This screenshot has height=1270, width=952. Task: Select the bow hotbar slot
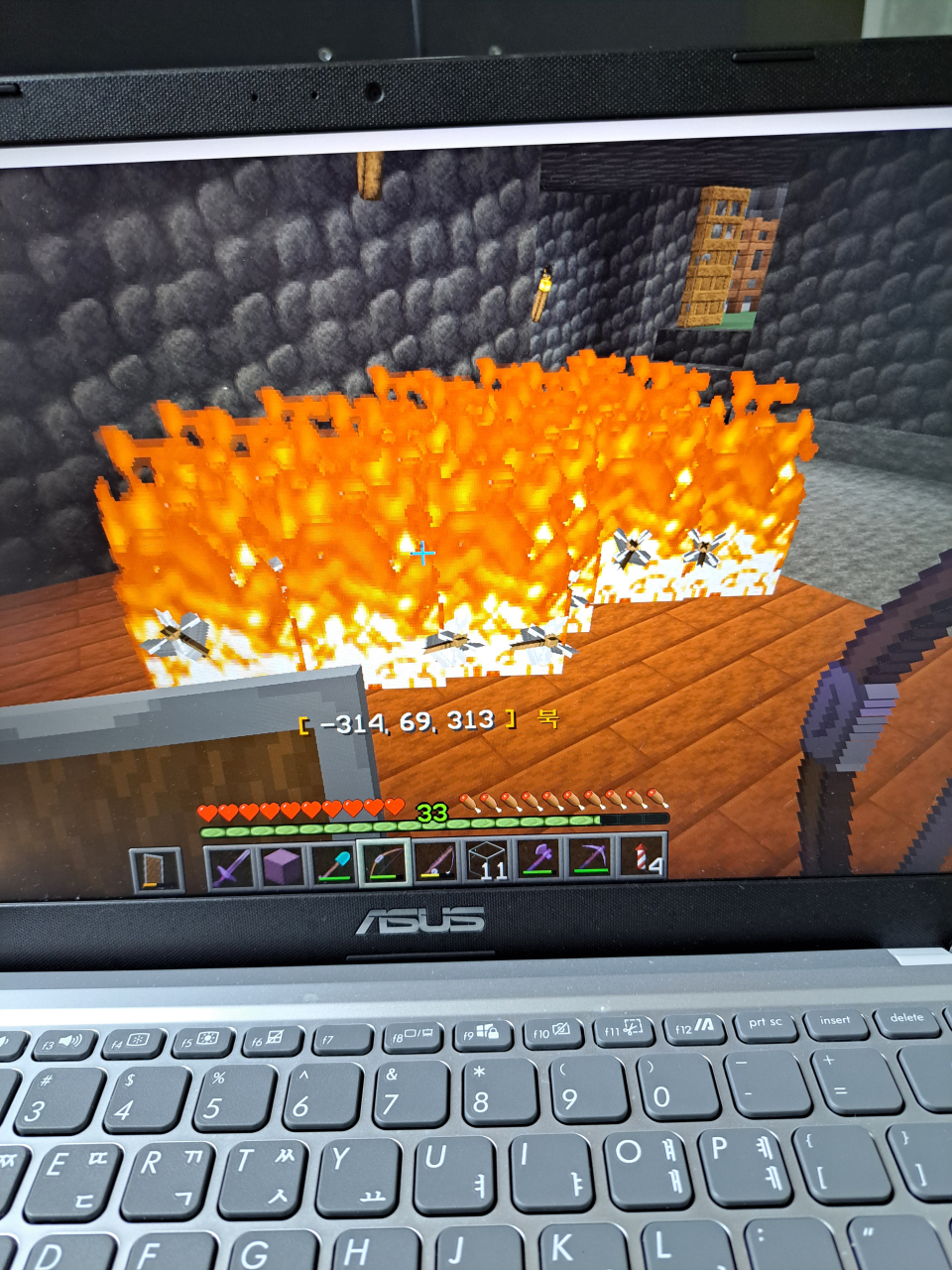[385, 863]
